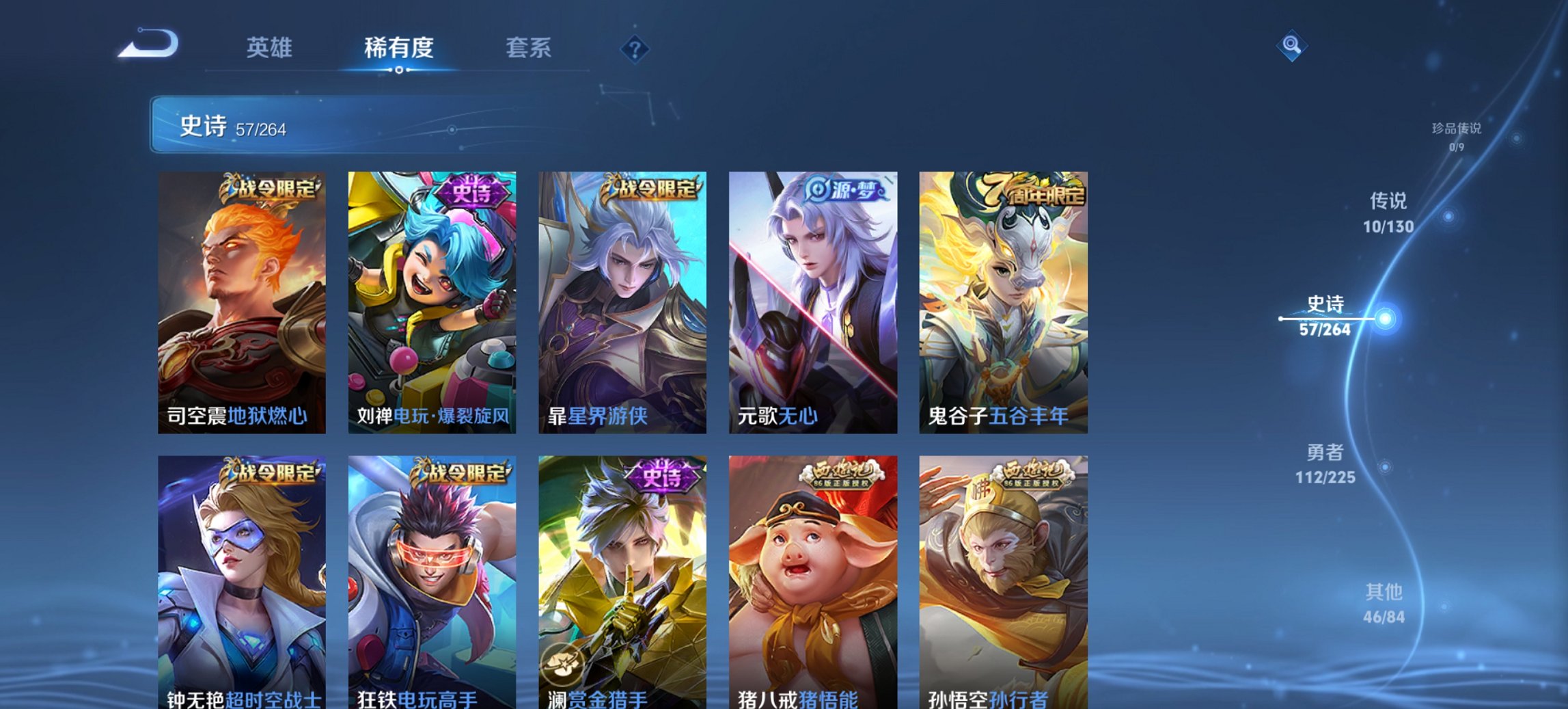Switch to the 套系 tab
The image size is (1568, 709).
point(528,48)
